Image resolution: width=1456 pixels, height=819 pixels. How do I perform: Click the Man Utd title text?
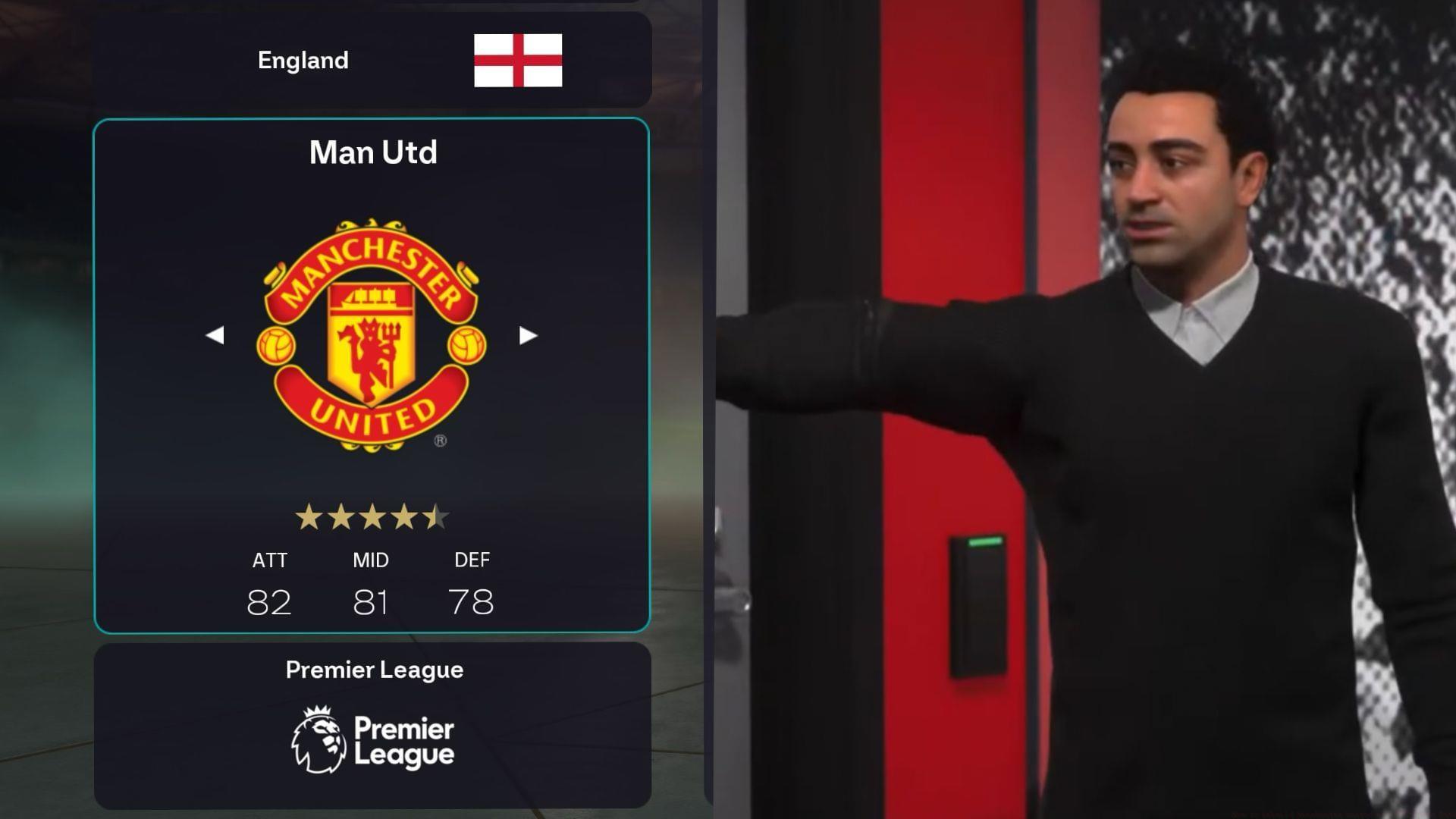pyautogui.click(x=373, y=152)
